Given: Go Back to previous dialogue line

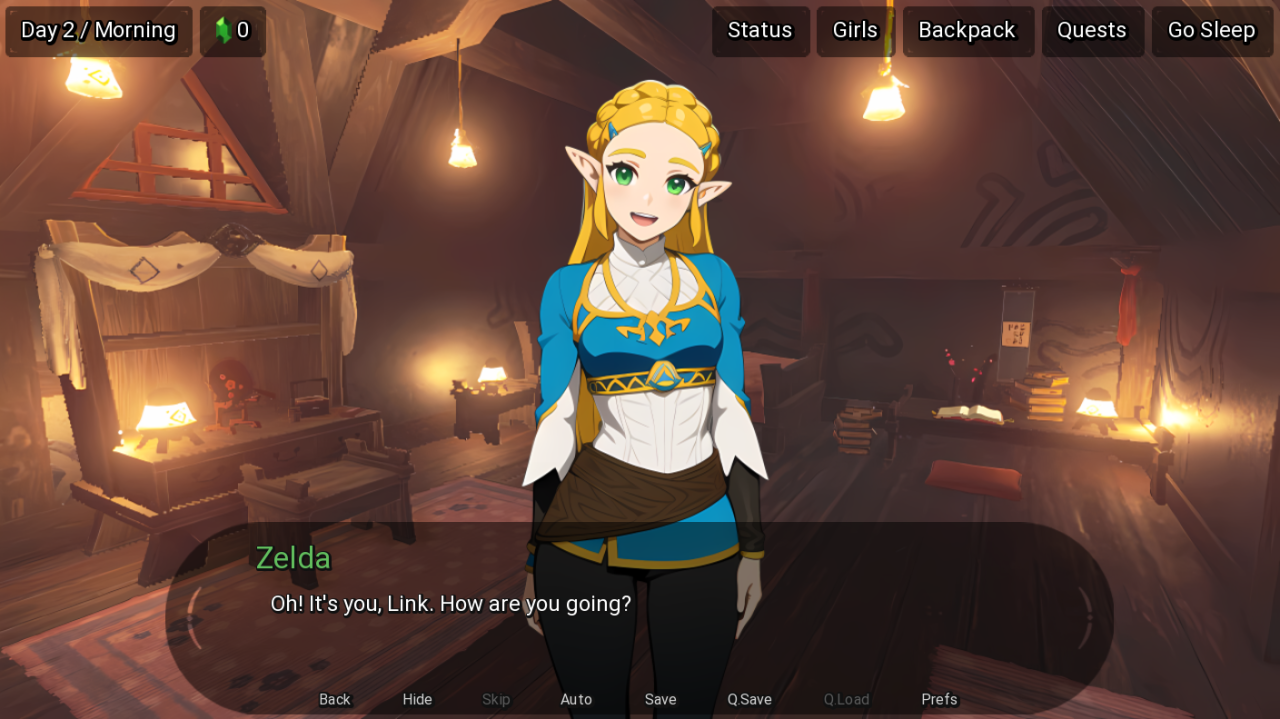Looking at the screenshot, I should pos(335,699).
